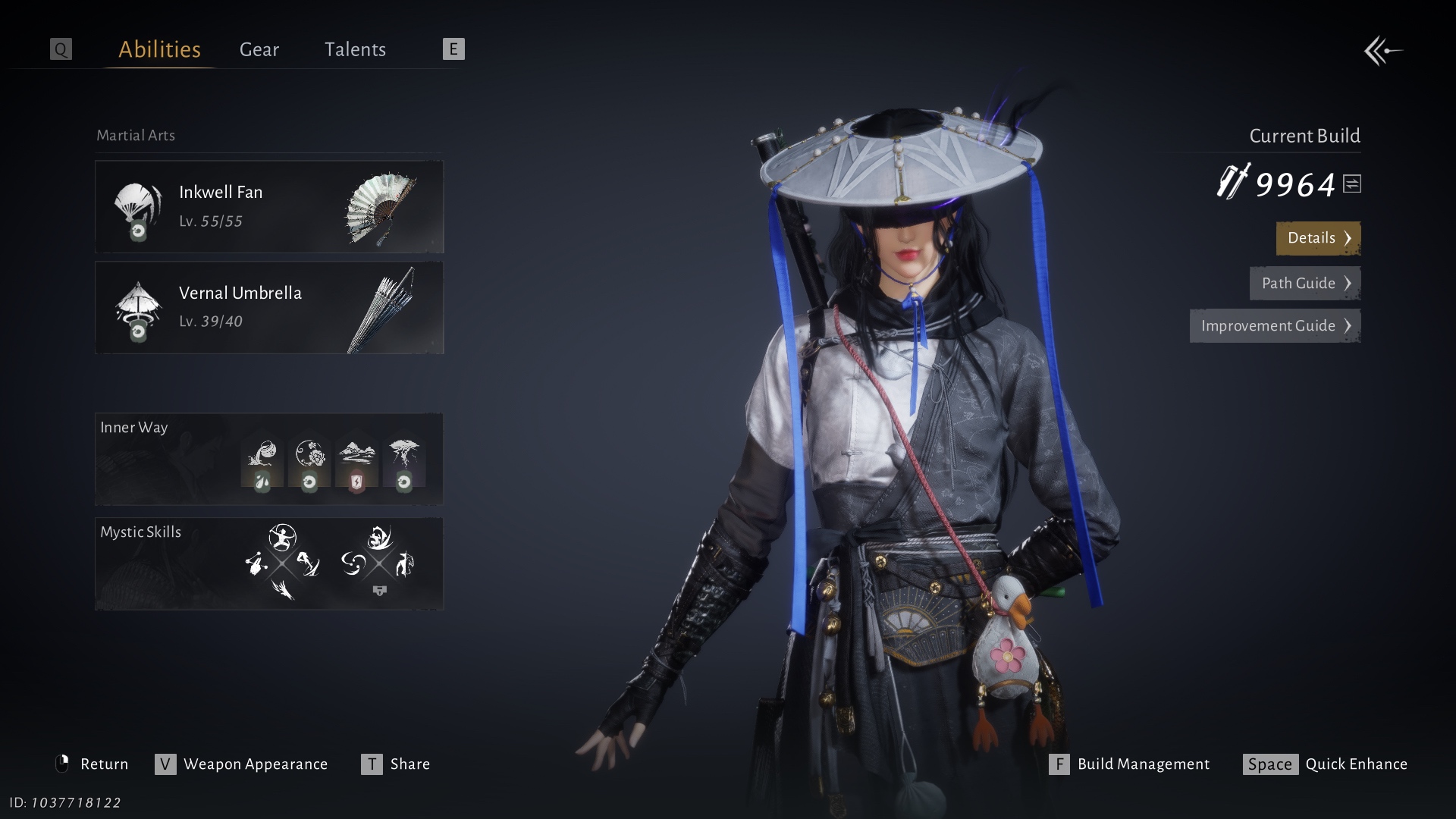Screen dimensions: 1456x819
Task: View the Improvement Guide
Action: tap(1275, 325)
